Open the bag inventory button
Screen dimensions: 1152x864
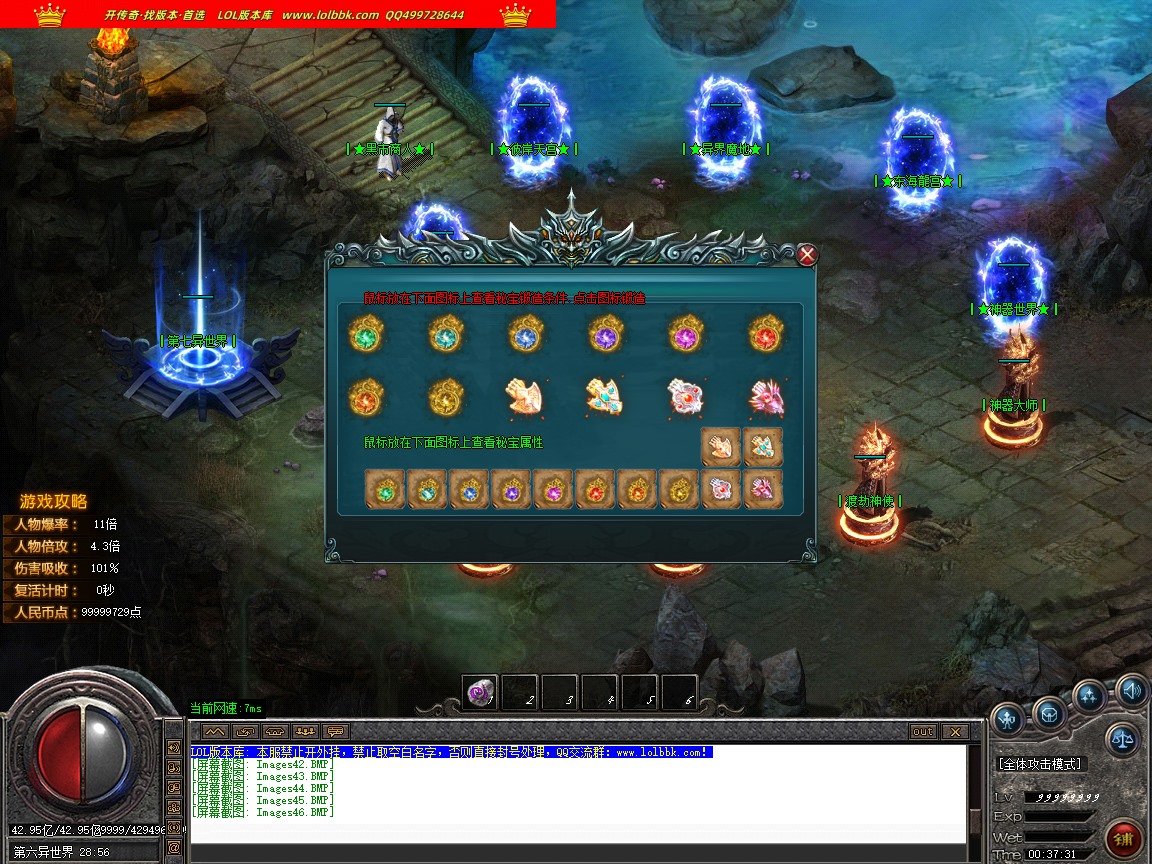click(1049, 713)
